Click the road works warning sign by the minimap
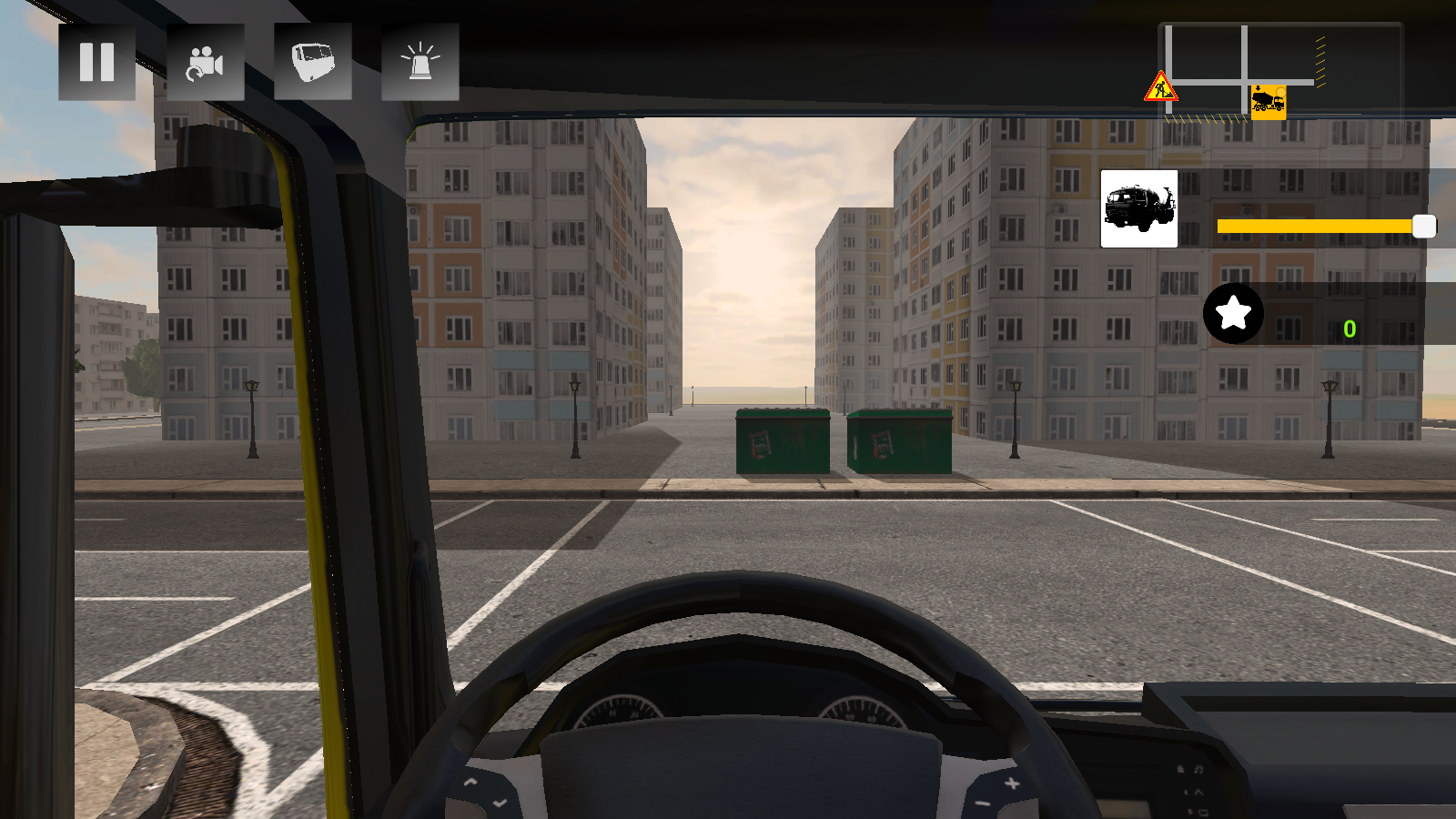The image size is (1456, 819). (1159, 86)
